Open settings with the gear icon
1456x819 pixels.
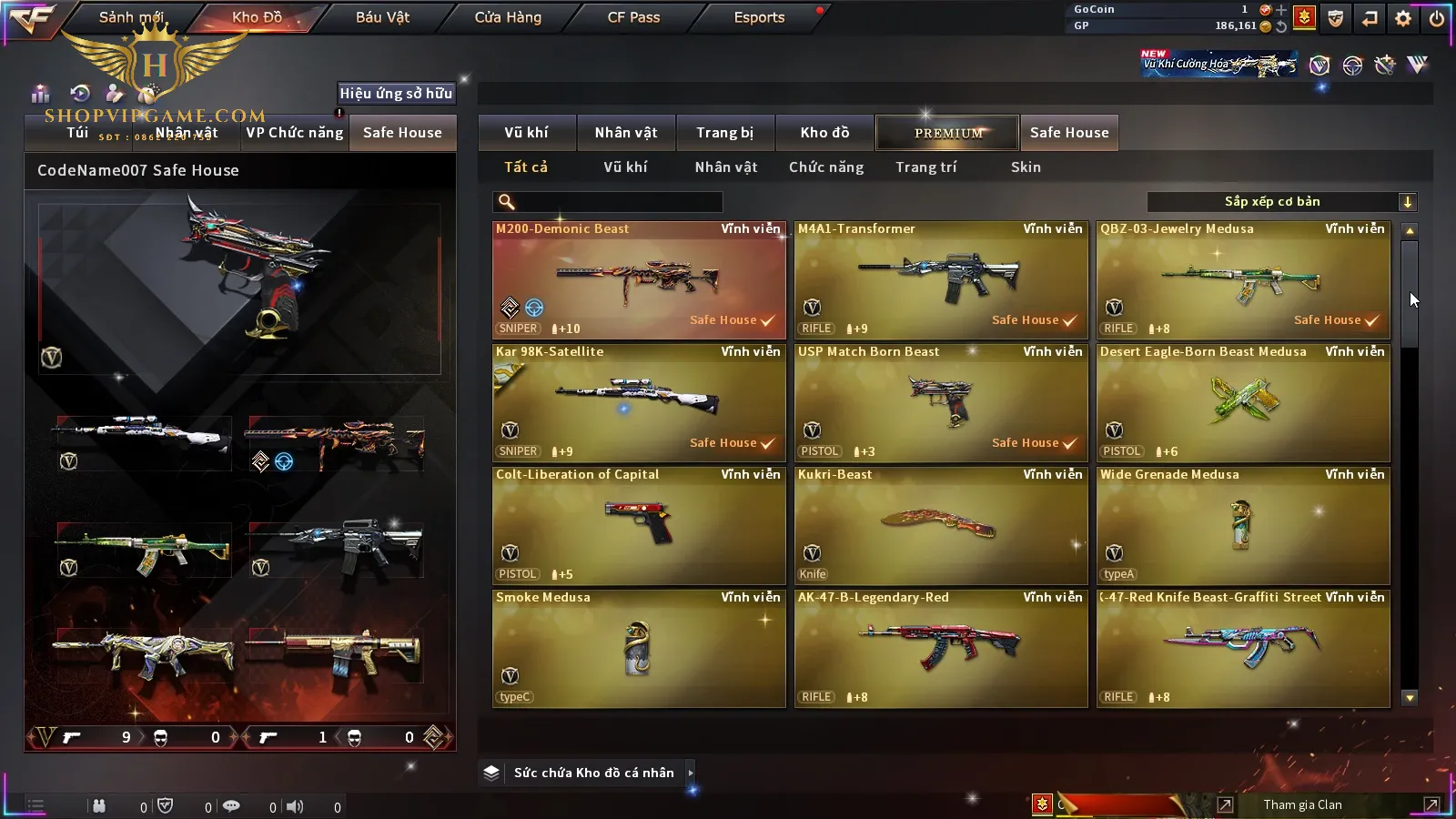1403,18
